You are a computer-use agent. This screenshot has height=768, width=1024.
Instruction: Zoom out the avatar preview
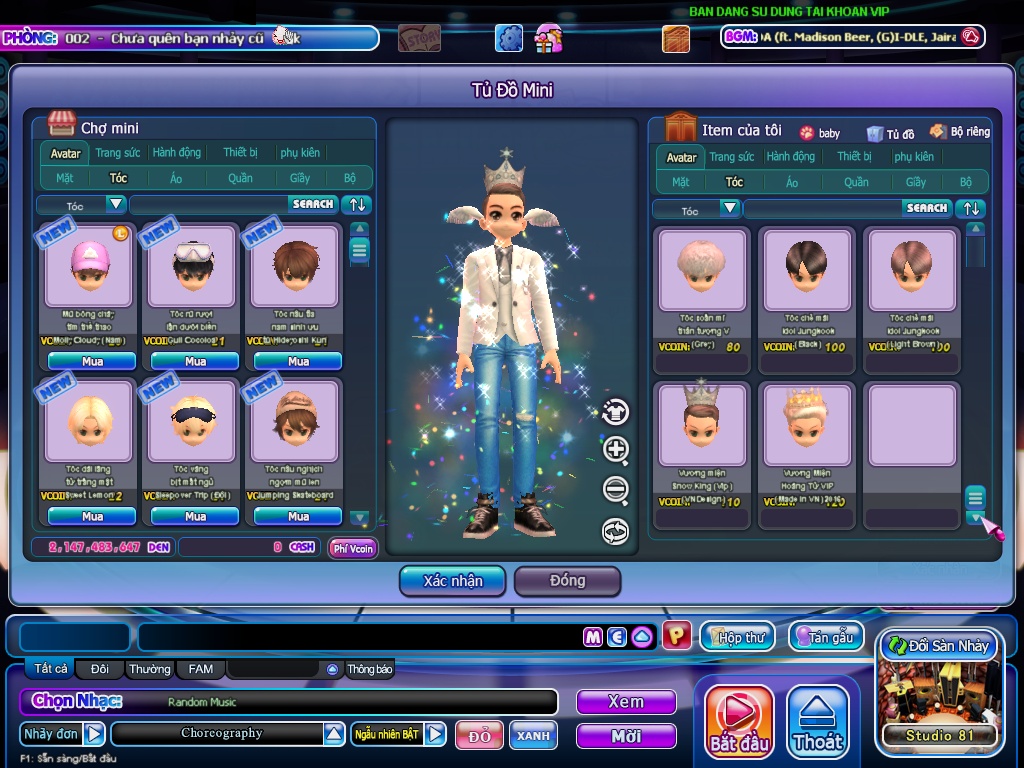pyautogui.click(x=616, y=490)
